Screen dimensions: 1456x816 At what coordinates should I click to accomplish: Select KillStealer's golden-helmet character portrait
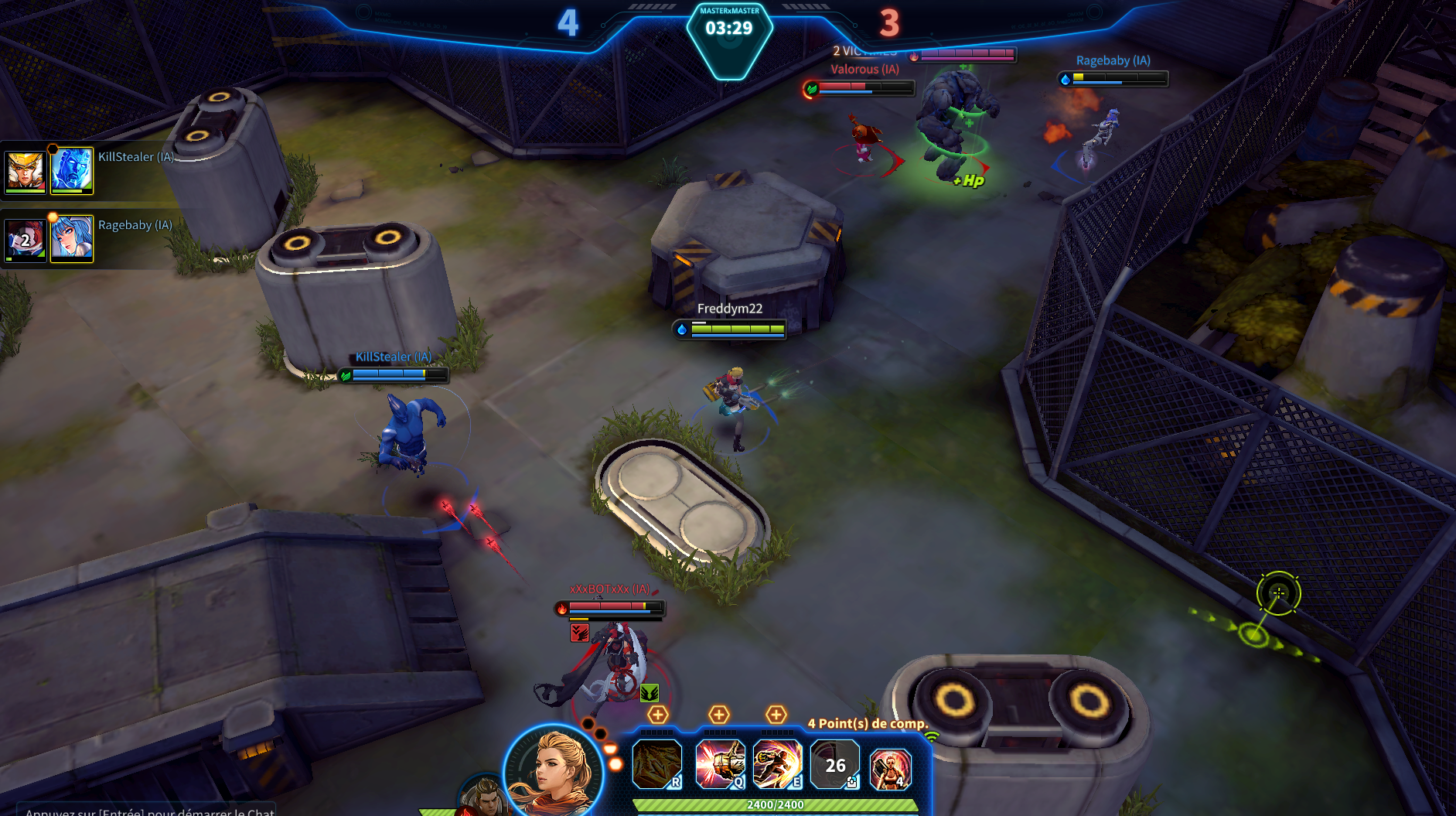coord(26,171)
